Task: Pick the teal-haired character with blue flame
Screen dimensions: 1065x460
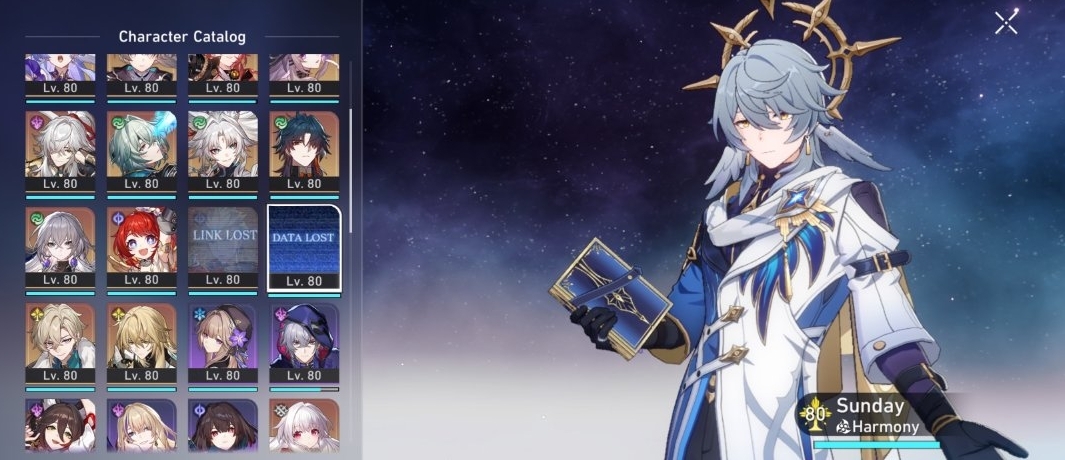Action: [x=142, y=146]
